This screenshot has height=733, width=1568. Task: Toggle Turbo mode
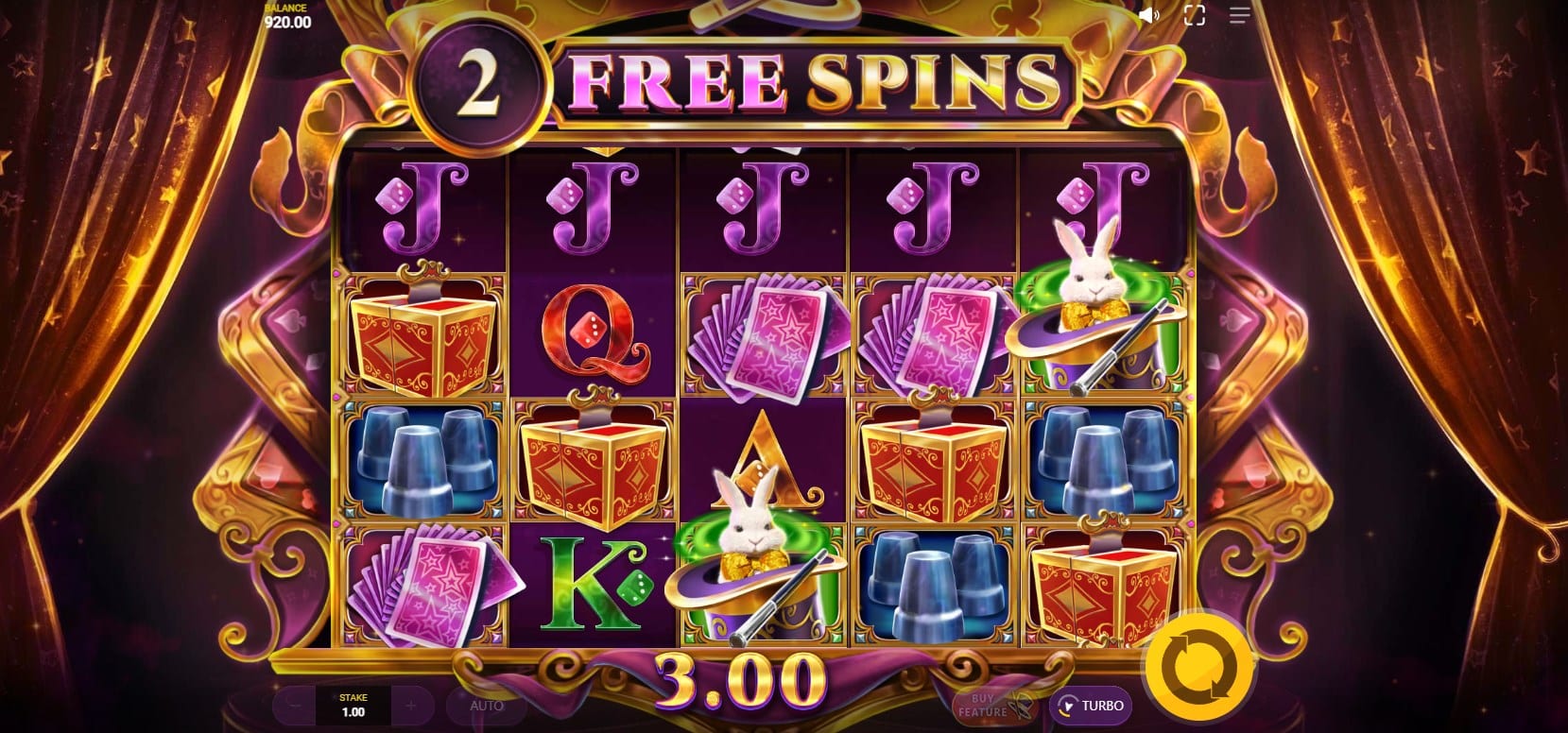point(1091,706)
